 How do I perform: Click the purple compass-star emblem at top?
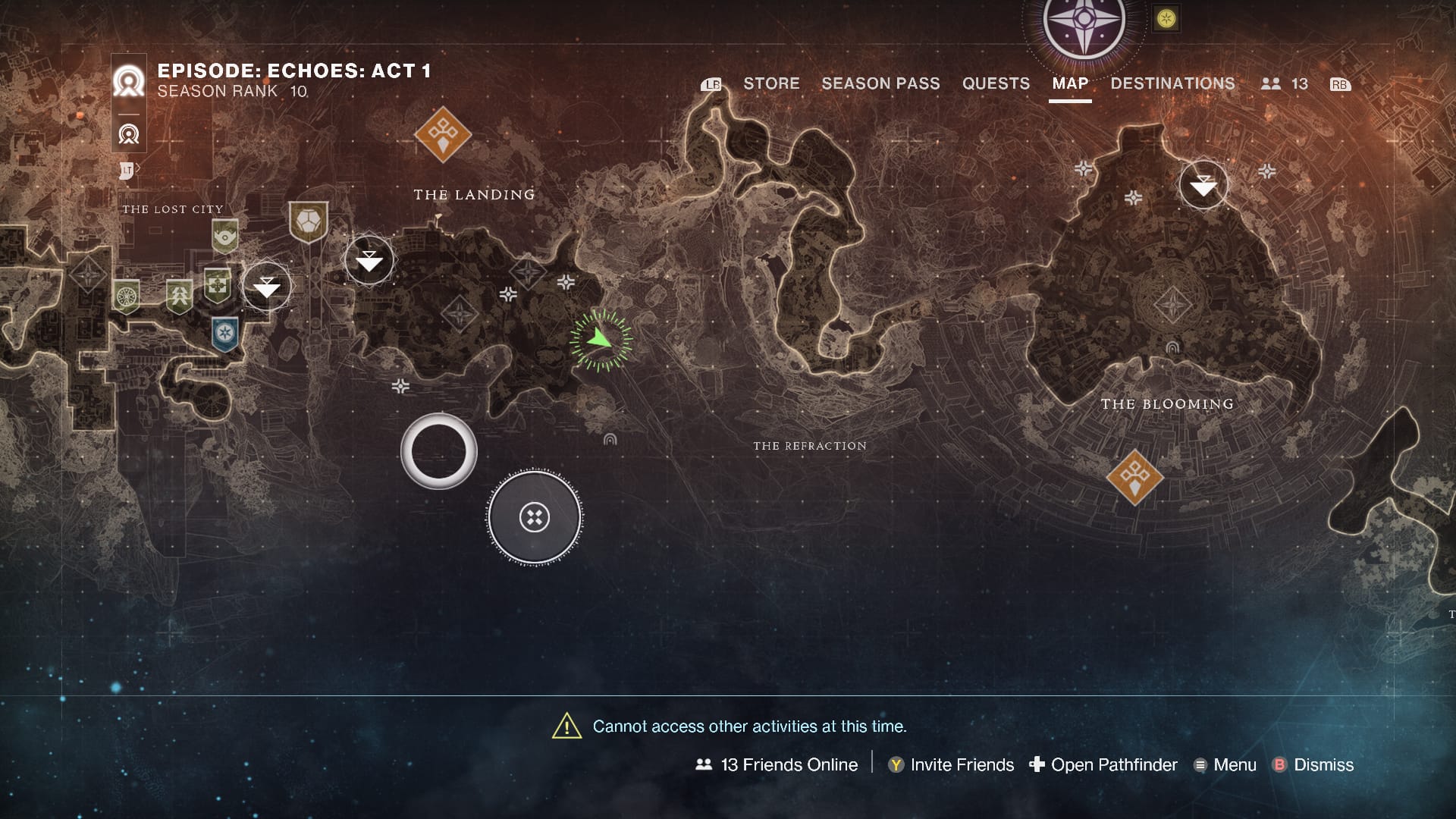[1084, 23]
